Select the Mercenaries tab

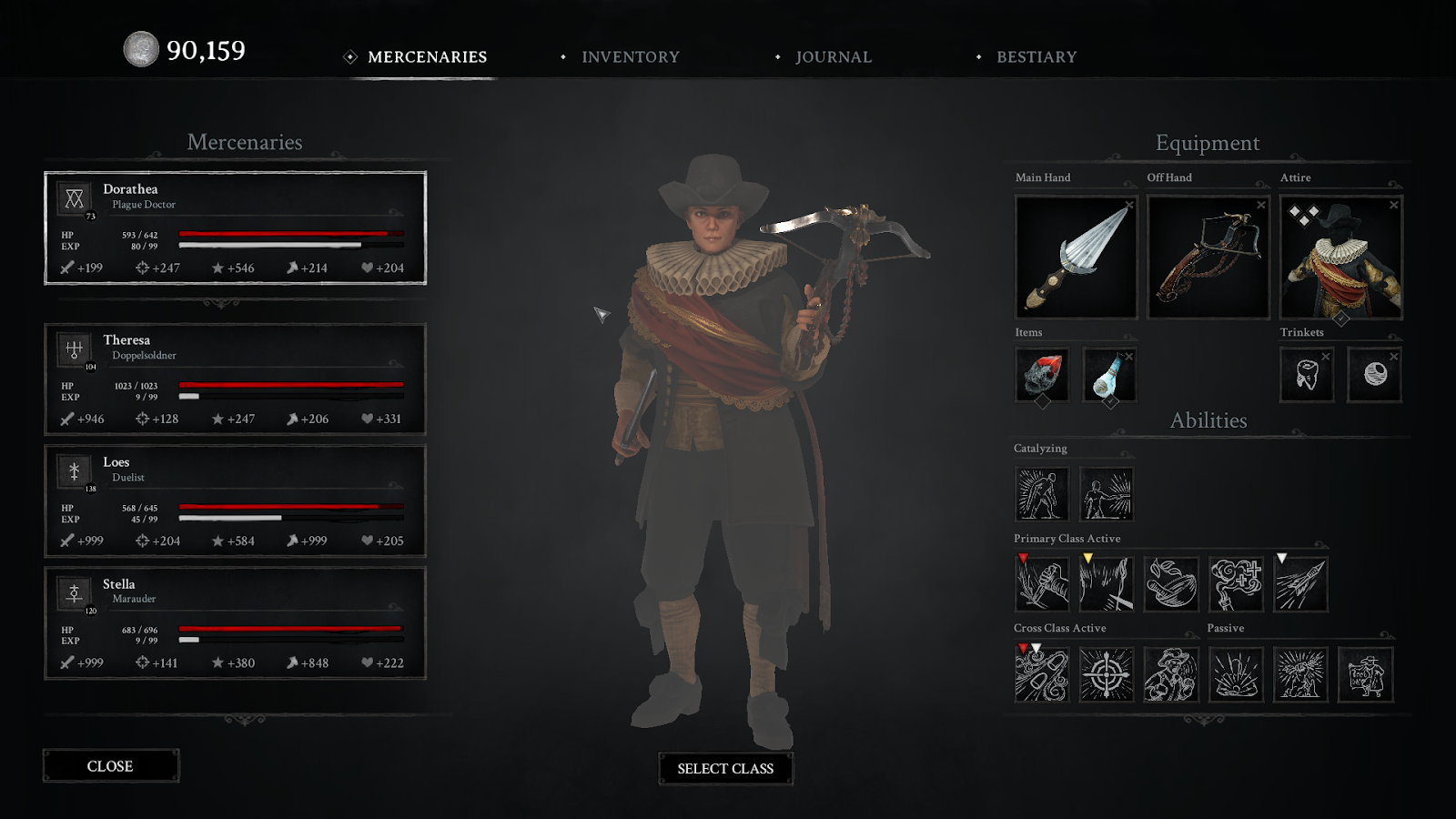(x=427, y=57)
